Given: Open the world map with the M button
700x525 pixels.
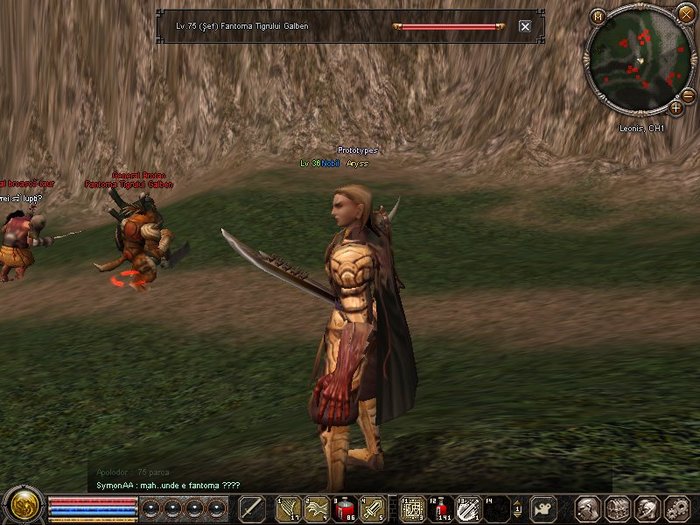Looking at the screenshot, I should (x=598, y=17).
